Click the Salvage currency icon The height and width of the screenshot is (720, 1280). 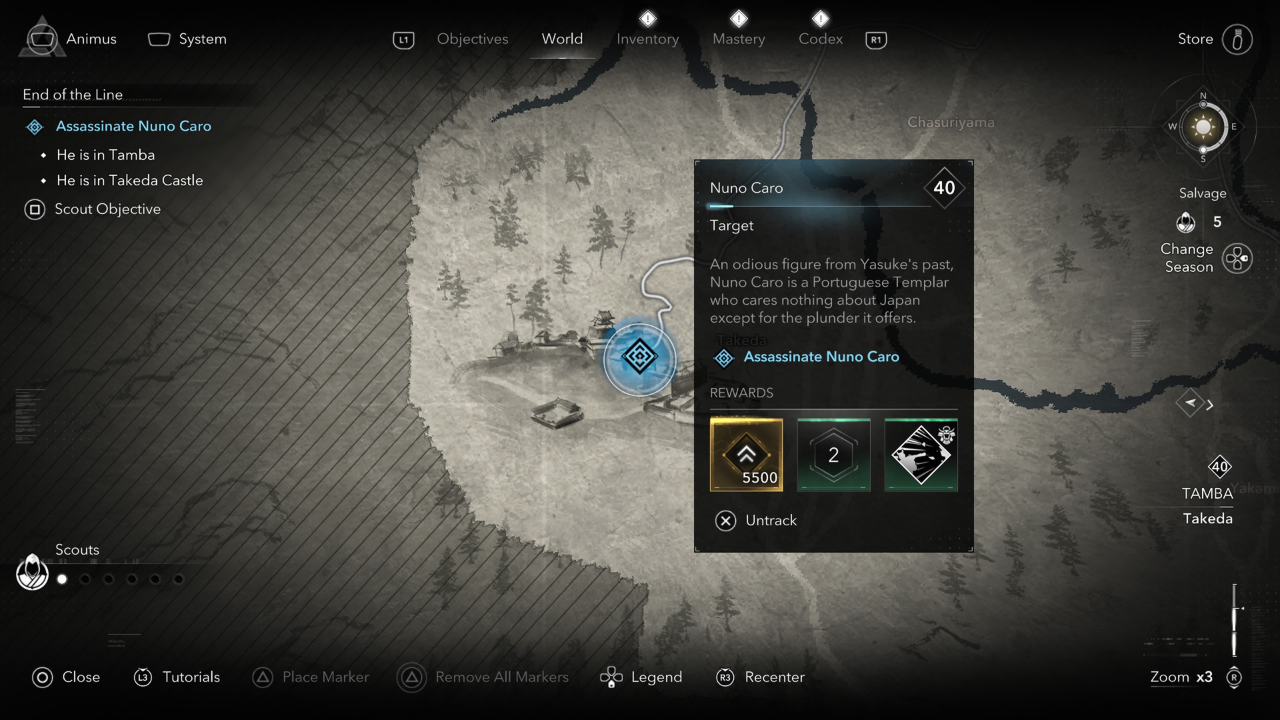coord(1186,222)
